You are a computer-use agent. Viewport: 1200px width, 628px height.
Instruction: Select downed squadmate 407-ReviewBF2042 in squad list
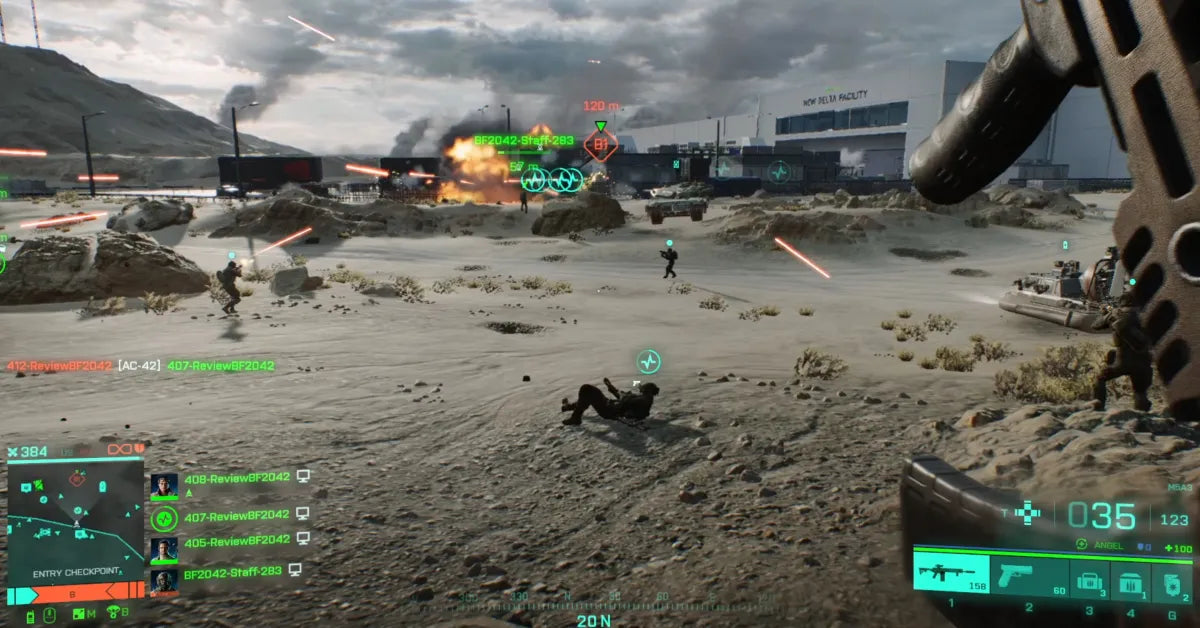pyautogui.click(x=236, y=515)
